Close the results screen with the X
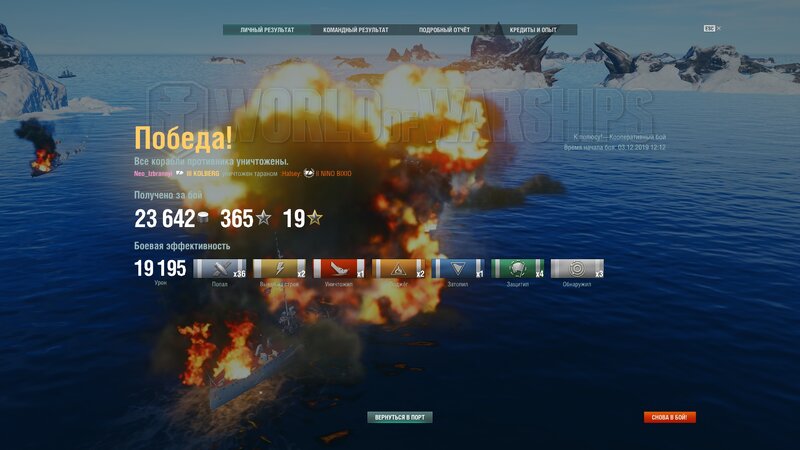This screenshot has height=450, width=800. 718,29
